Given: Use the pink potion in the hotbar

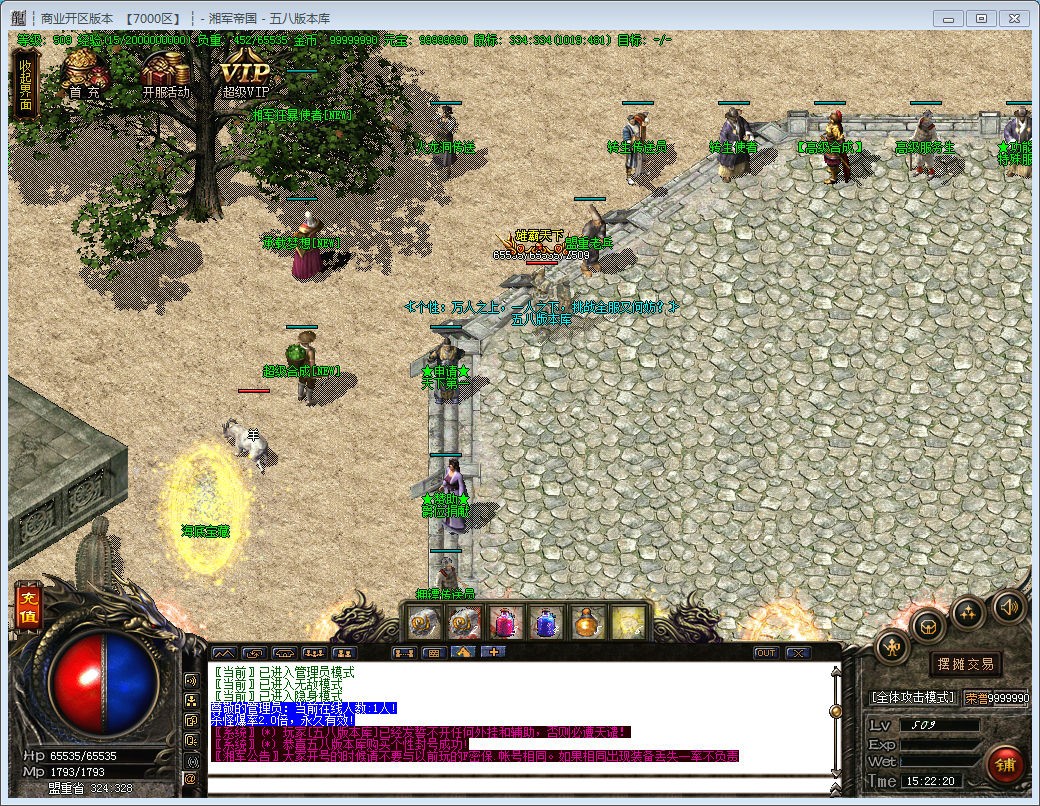Looking at the screenshot, I should coord(504,623).
